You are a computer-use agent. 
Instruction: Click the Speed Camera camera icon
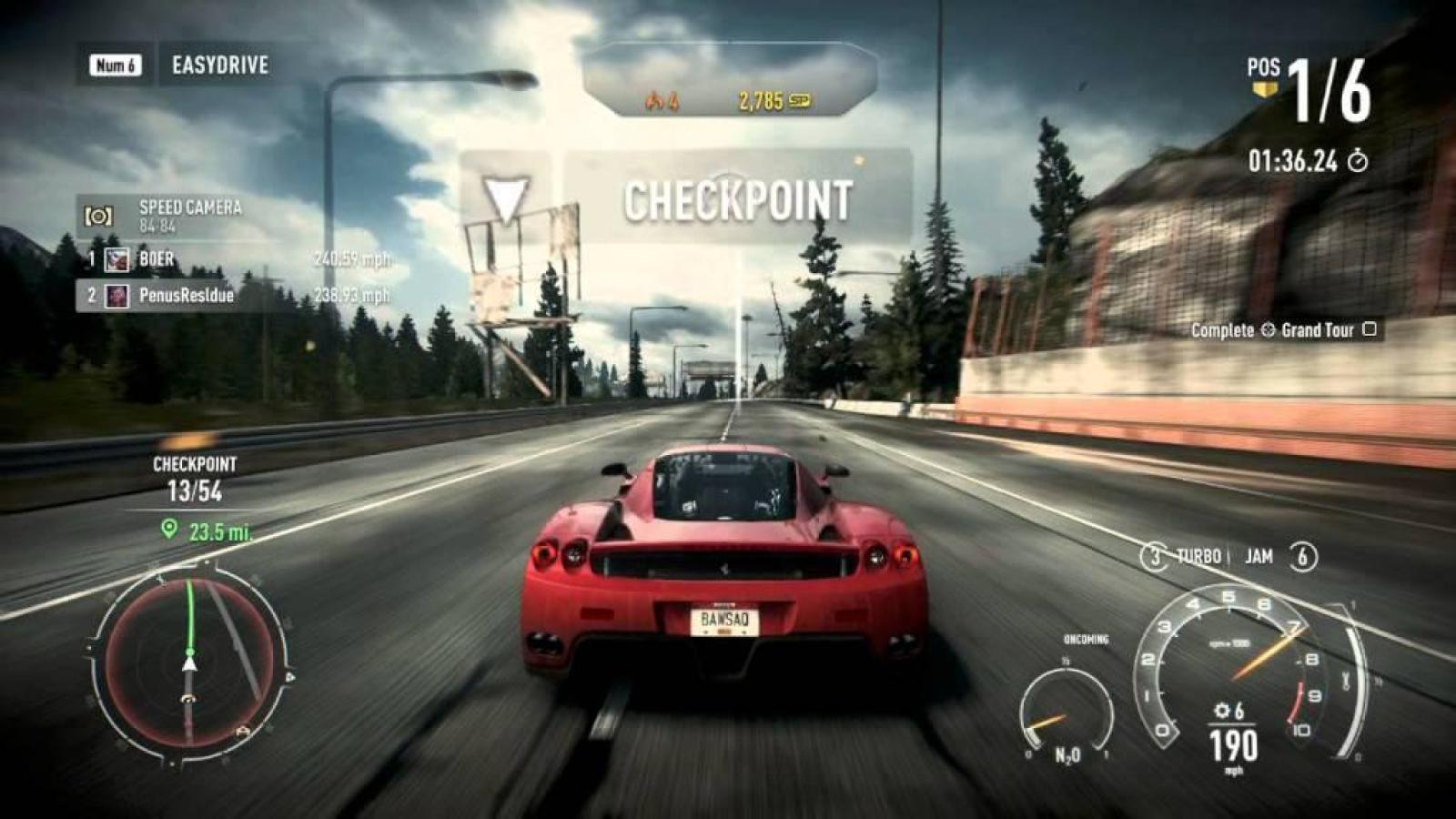pos(98,216)
